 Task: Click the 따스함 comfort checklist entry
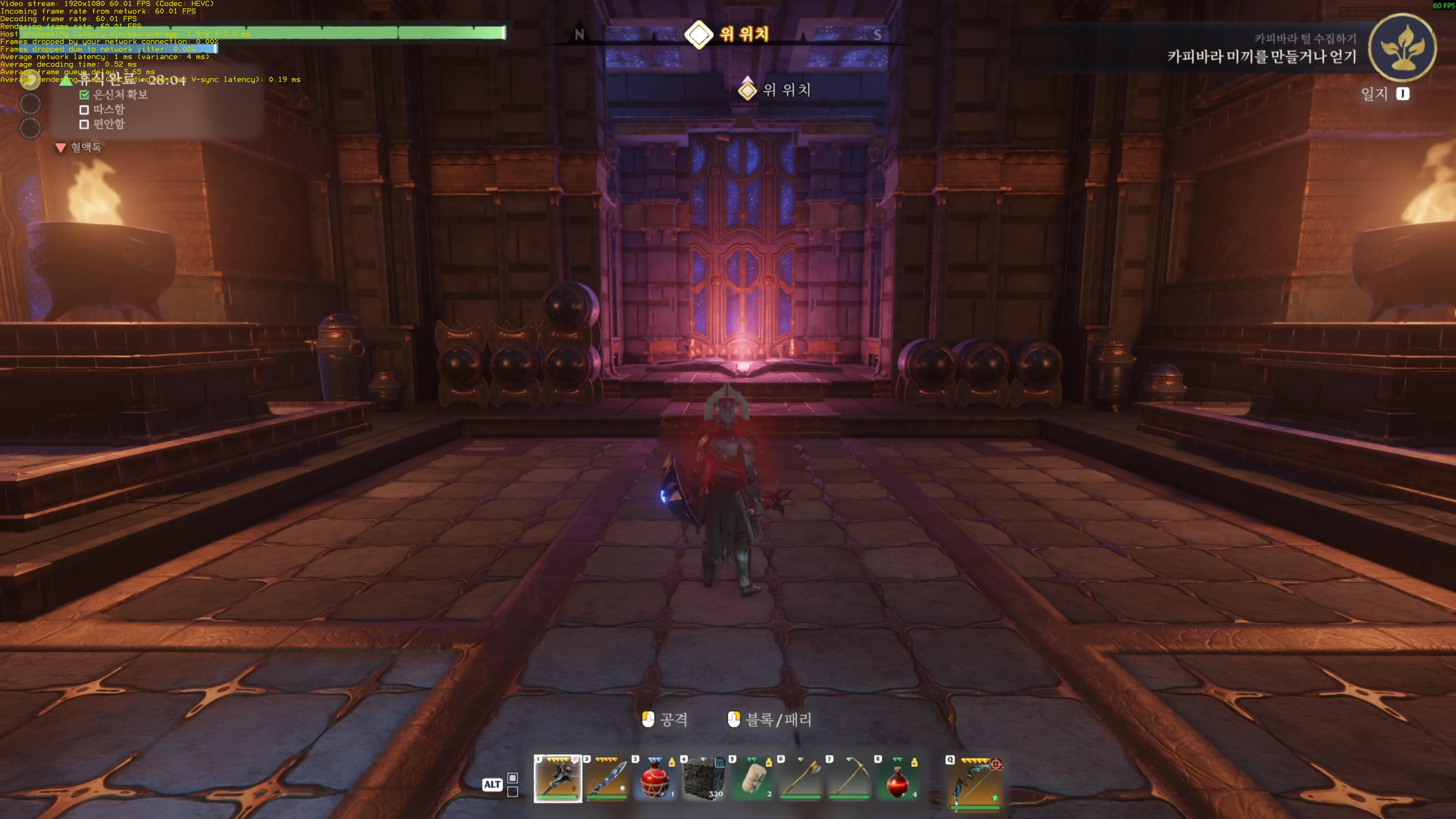[x=108, y=109]
